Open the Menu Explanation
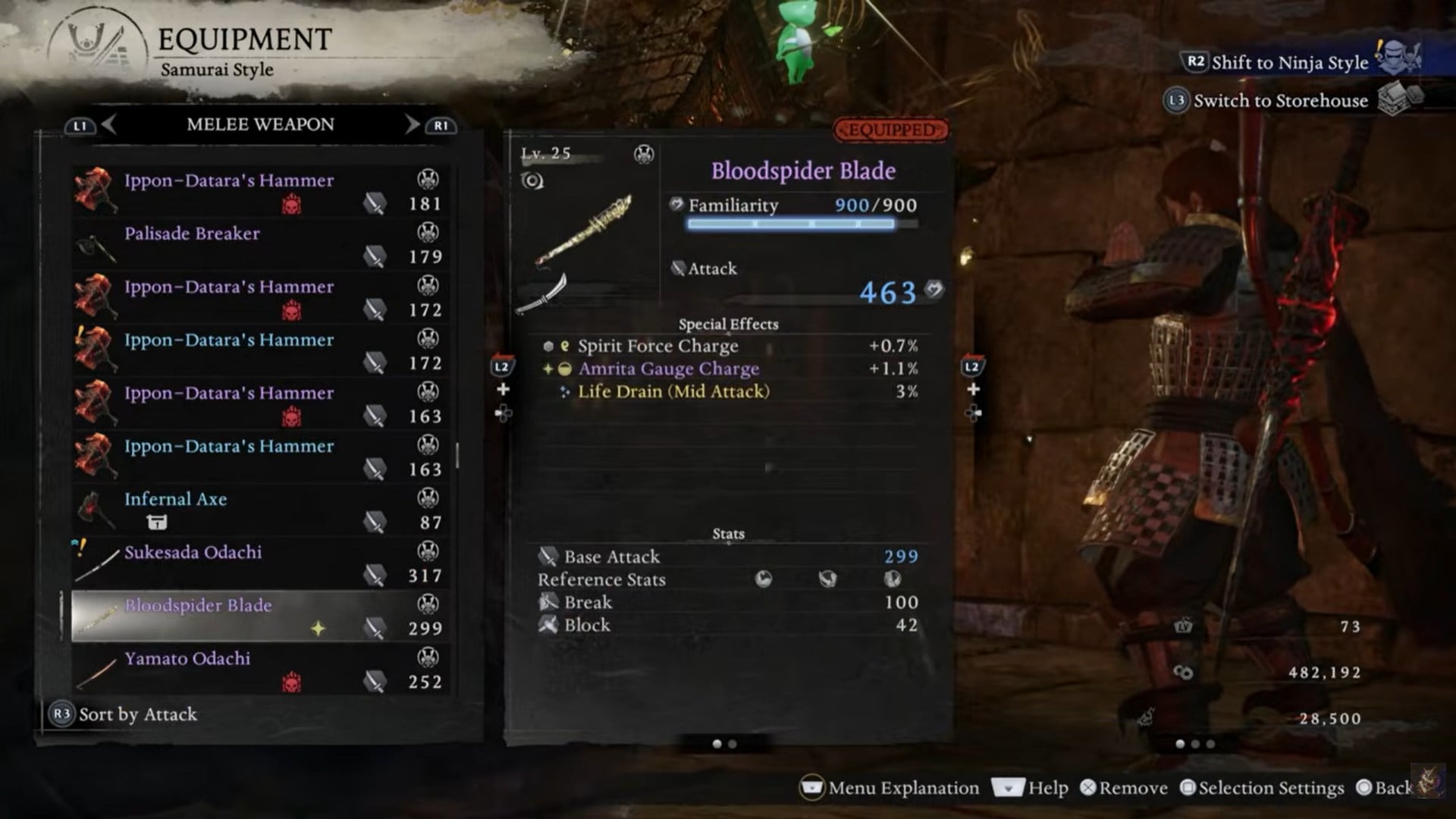This screenshot has width=1456, height=819. [x=890, y=788]
